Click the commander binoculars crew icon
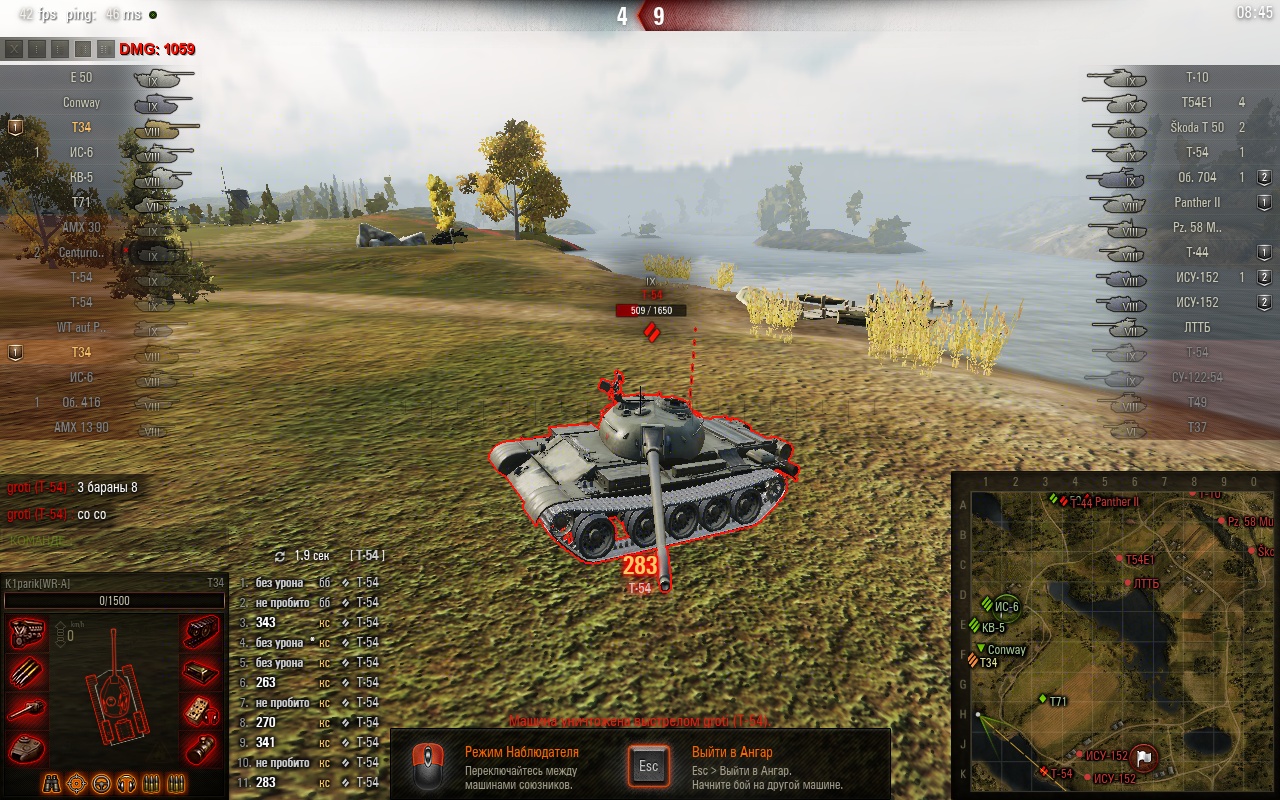1280x800 pixels. point(52,783)
